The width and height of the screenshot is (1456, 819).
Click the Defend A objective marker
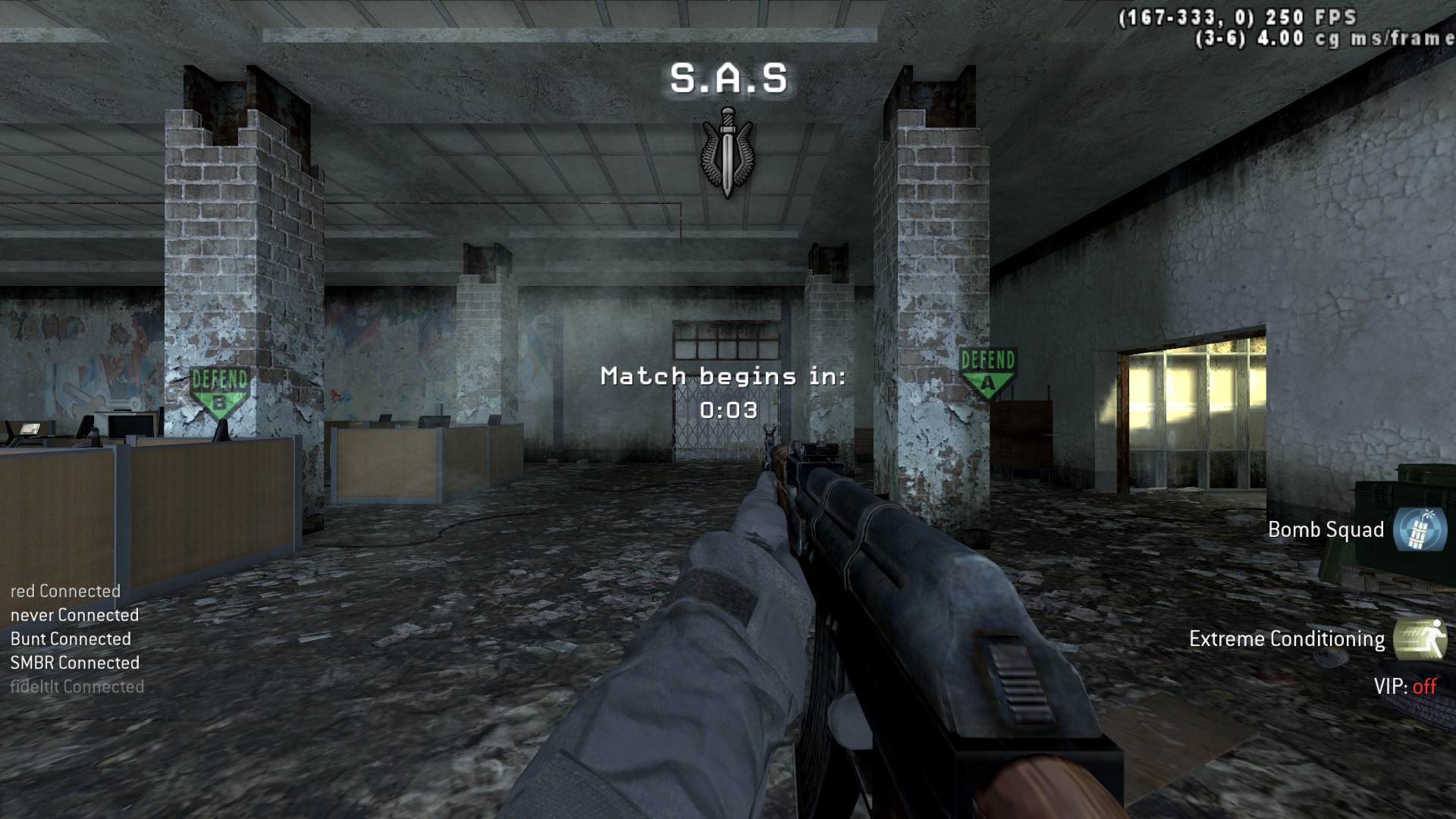tap(987, 372)
